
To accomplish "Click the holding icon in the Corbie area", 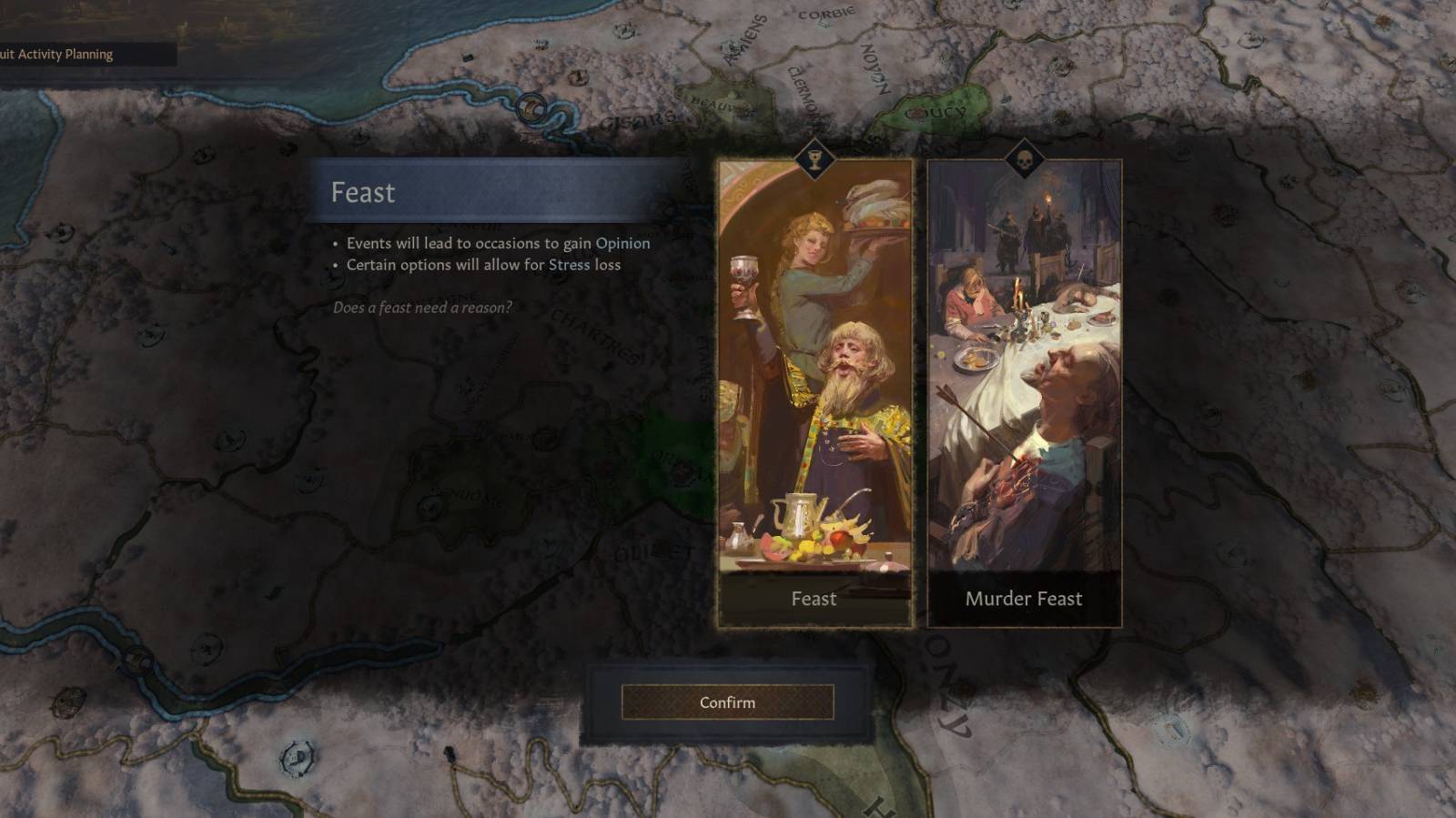I will pos(822,22).
